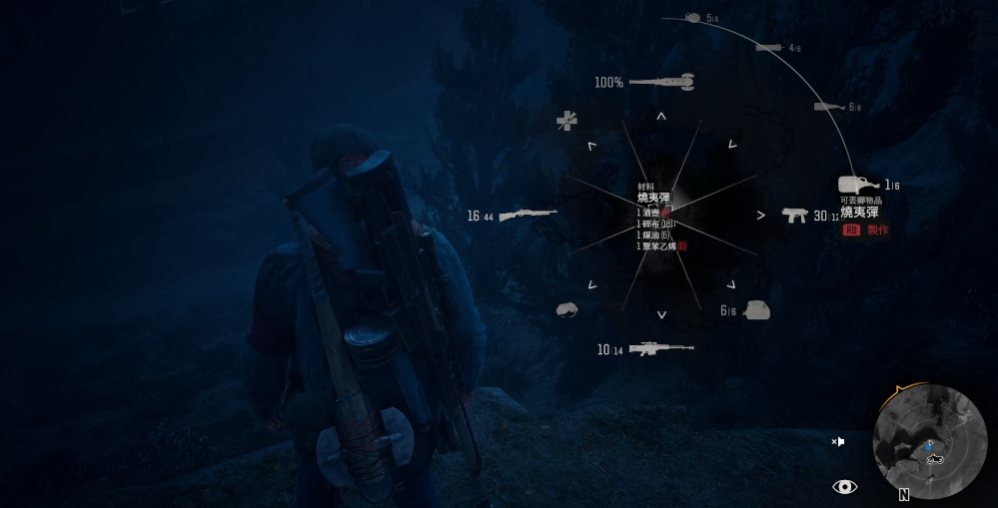Select the shotgun on the weapon wheel
This screenshot has height=508, width=998.
526,215
